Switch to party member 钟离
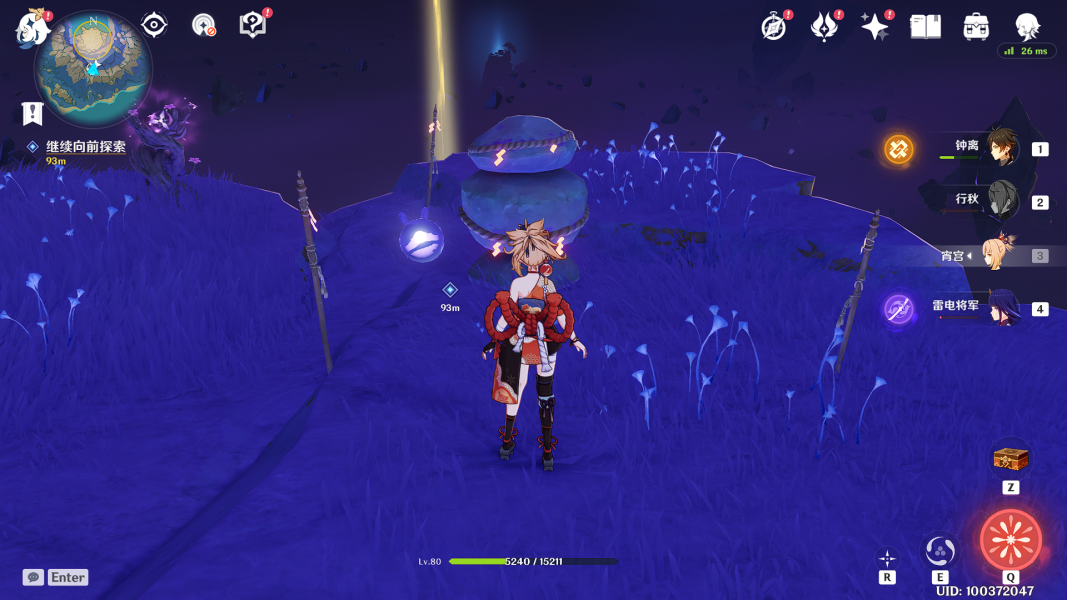The width and height of the screenshot is (1067, 600). point(1001,148)
